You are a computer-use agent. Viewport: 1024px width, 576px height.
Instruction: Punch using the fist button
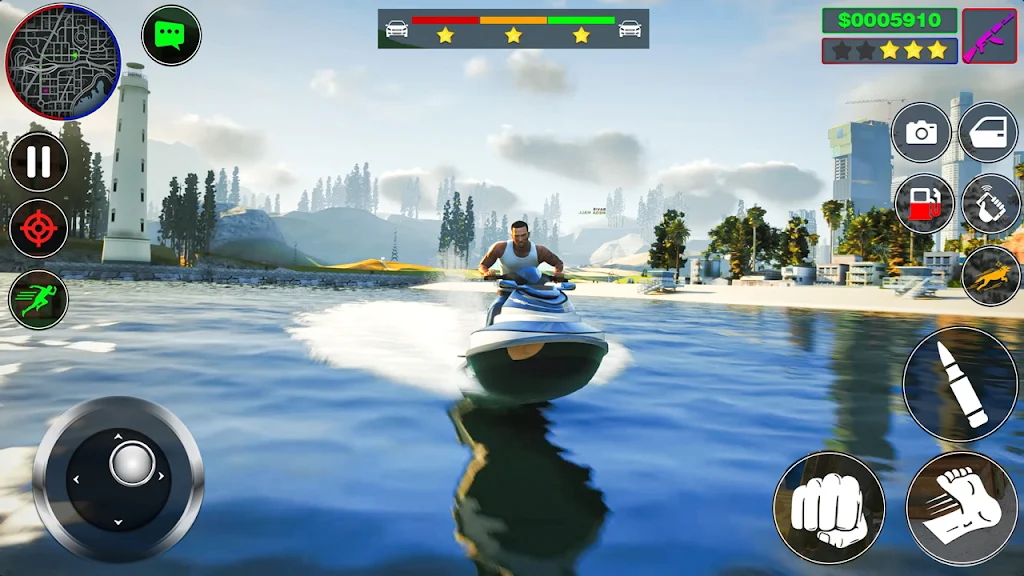[x=828, y=507]
